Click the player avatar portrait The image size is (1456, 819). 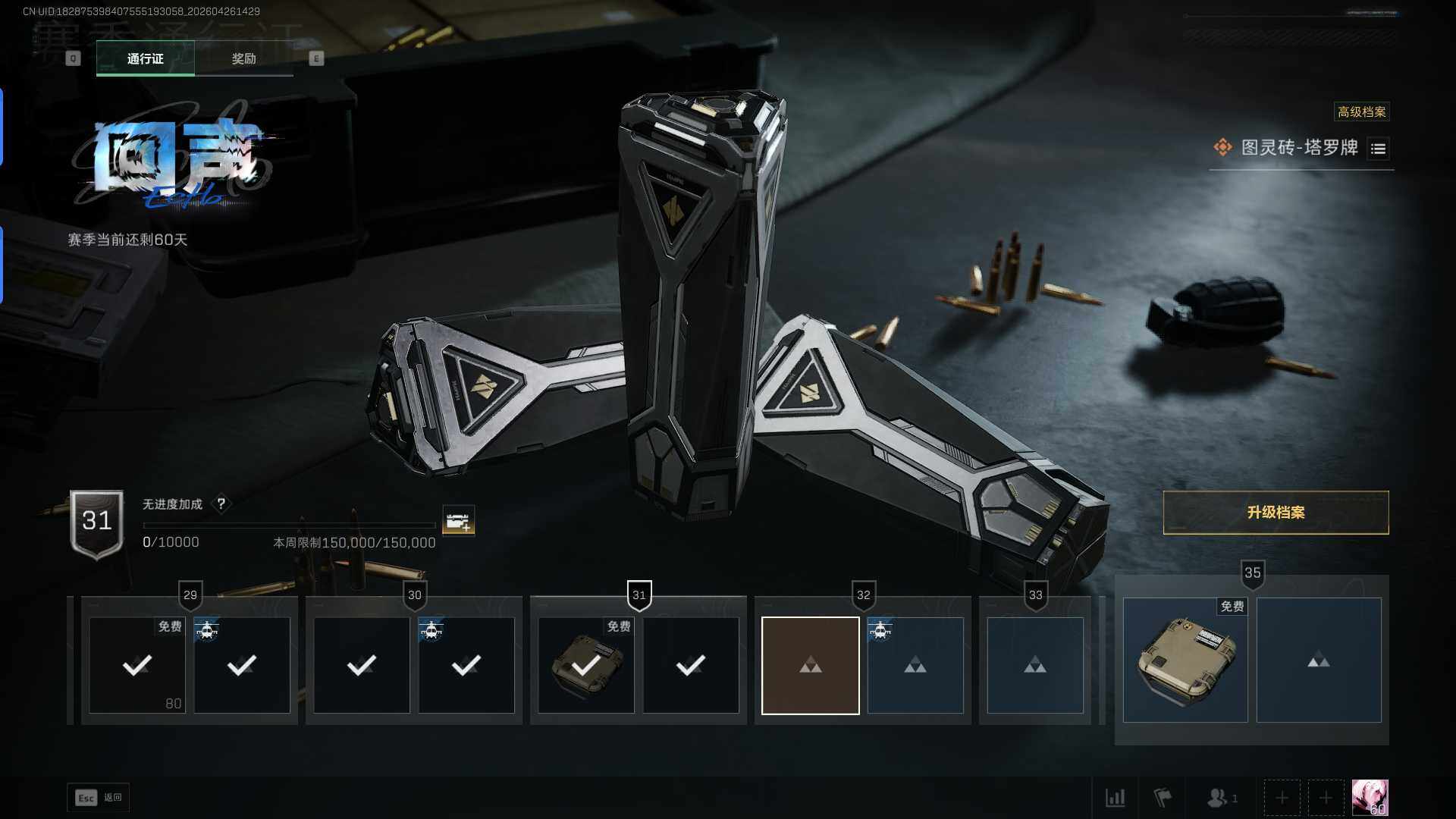click(x=1370, y=798)
